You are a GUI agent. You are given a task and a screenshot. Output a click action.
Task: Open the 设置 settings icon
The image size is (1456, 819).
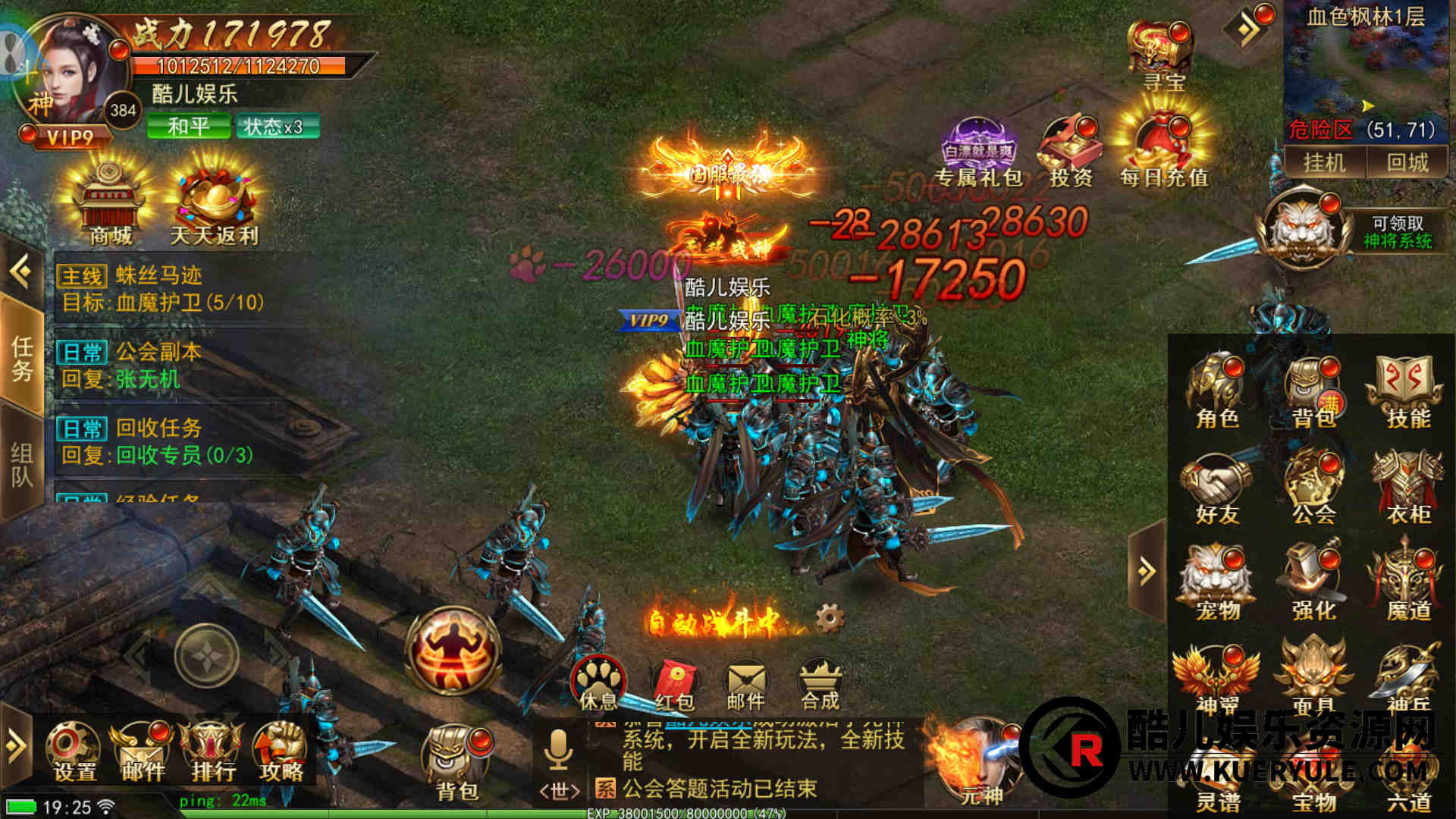(x=74, y=751)
